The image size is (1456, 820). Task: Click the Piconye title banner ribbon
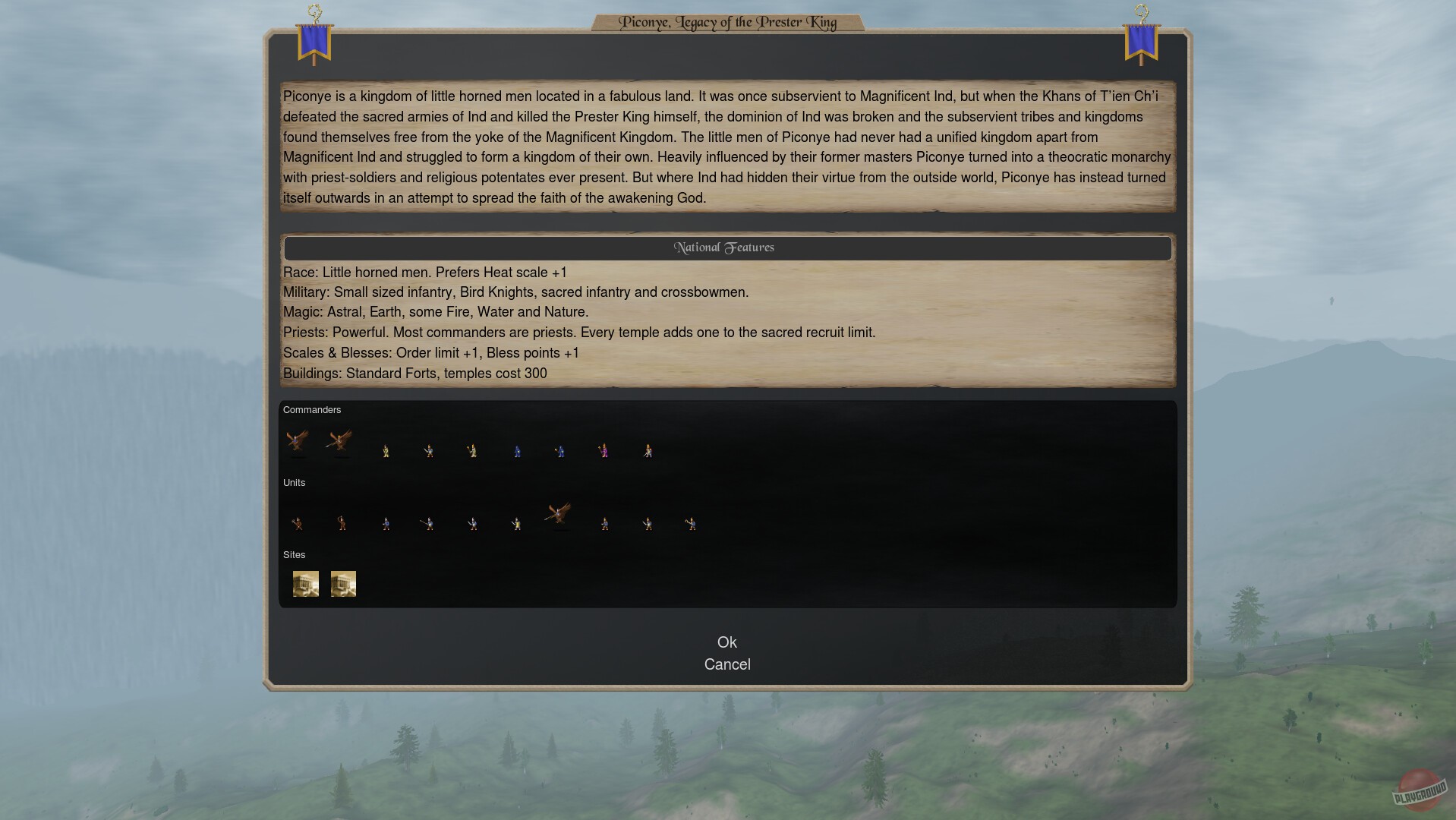pyautogui.click(x=727, y=22)
